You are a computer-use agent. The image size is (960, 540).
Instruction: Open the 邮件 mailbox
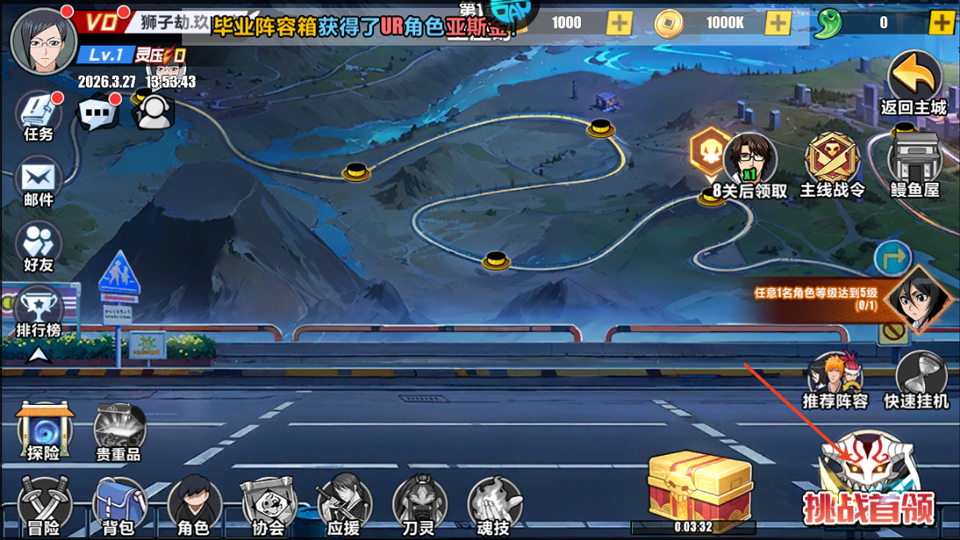pyautogui.click(x=40, y=180)
